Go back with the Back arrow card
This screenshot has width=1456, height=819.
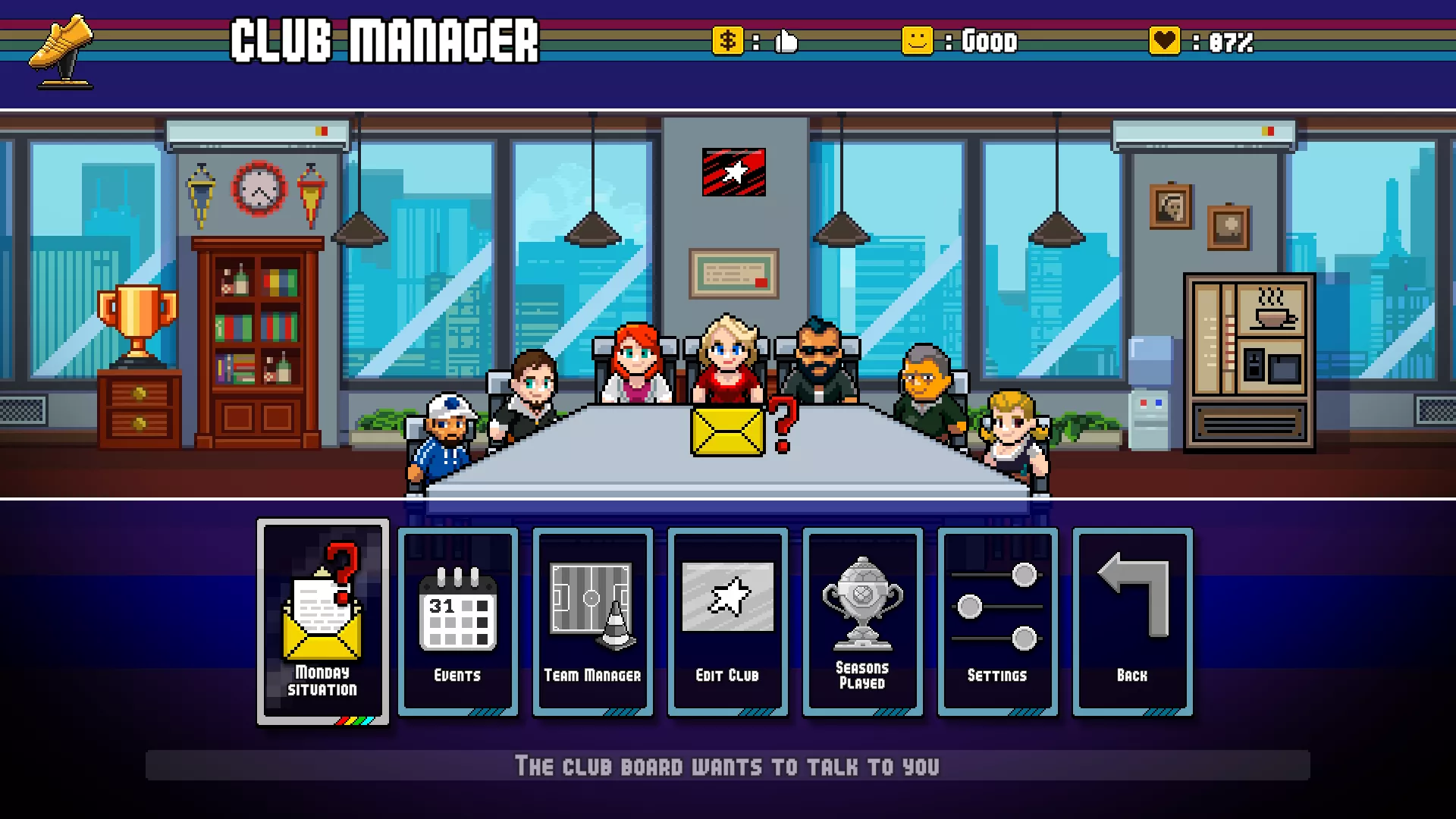[1133, 622]
